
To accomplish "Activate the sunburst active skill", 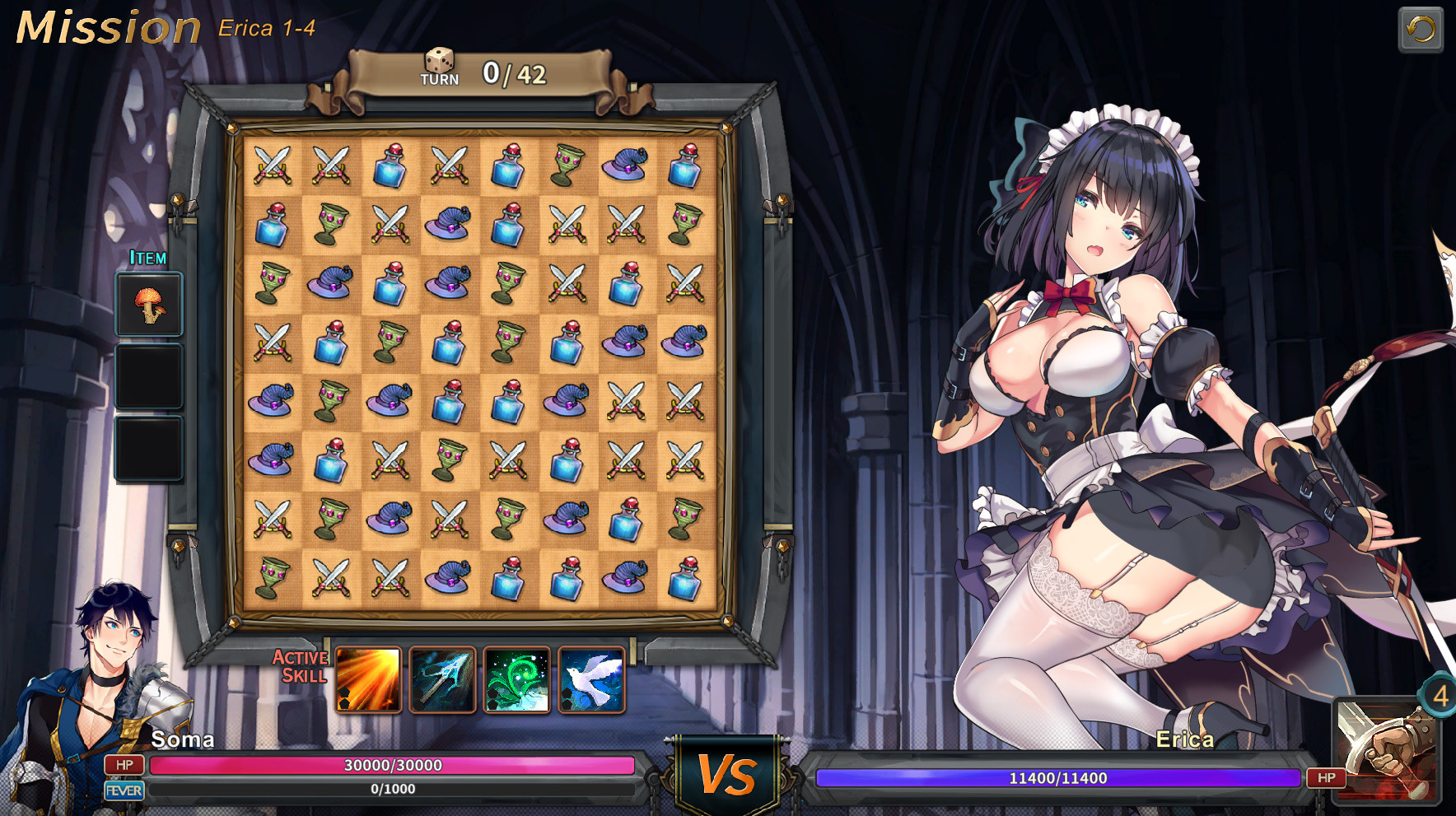I will (367, 680).
